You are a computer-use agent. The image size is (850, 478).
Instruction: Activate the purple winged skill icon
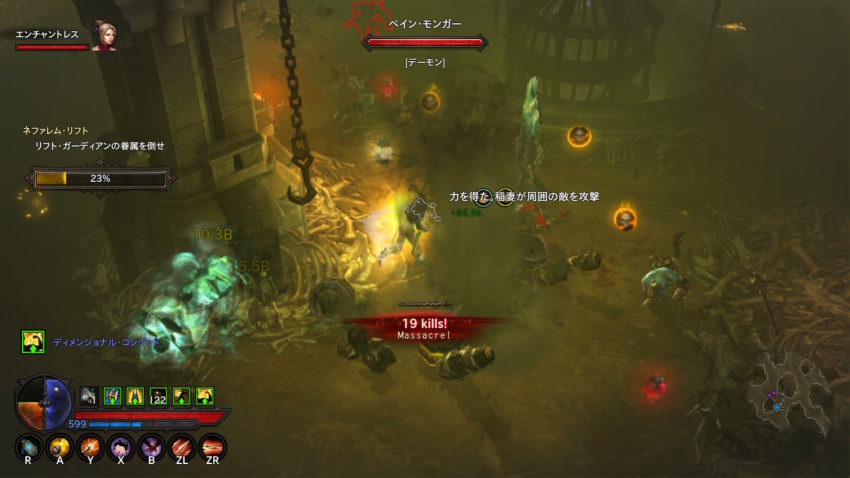152,446
